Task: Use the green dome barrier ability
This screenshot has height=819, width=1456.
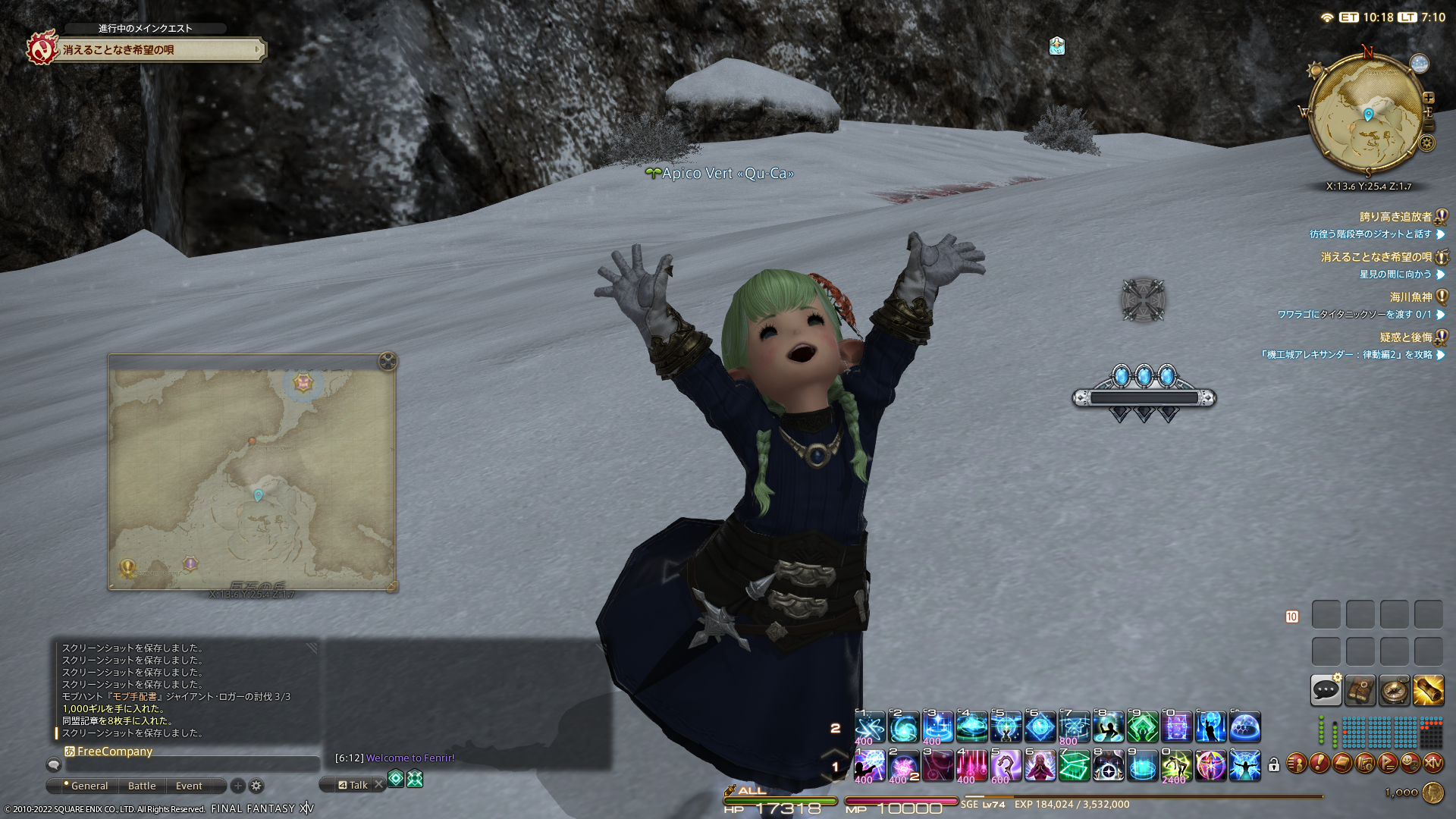Action: coord(1244,727)
